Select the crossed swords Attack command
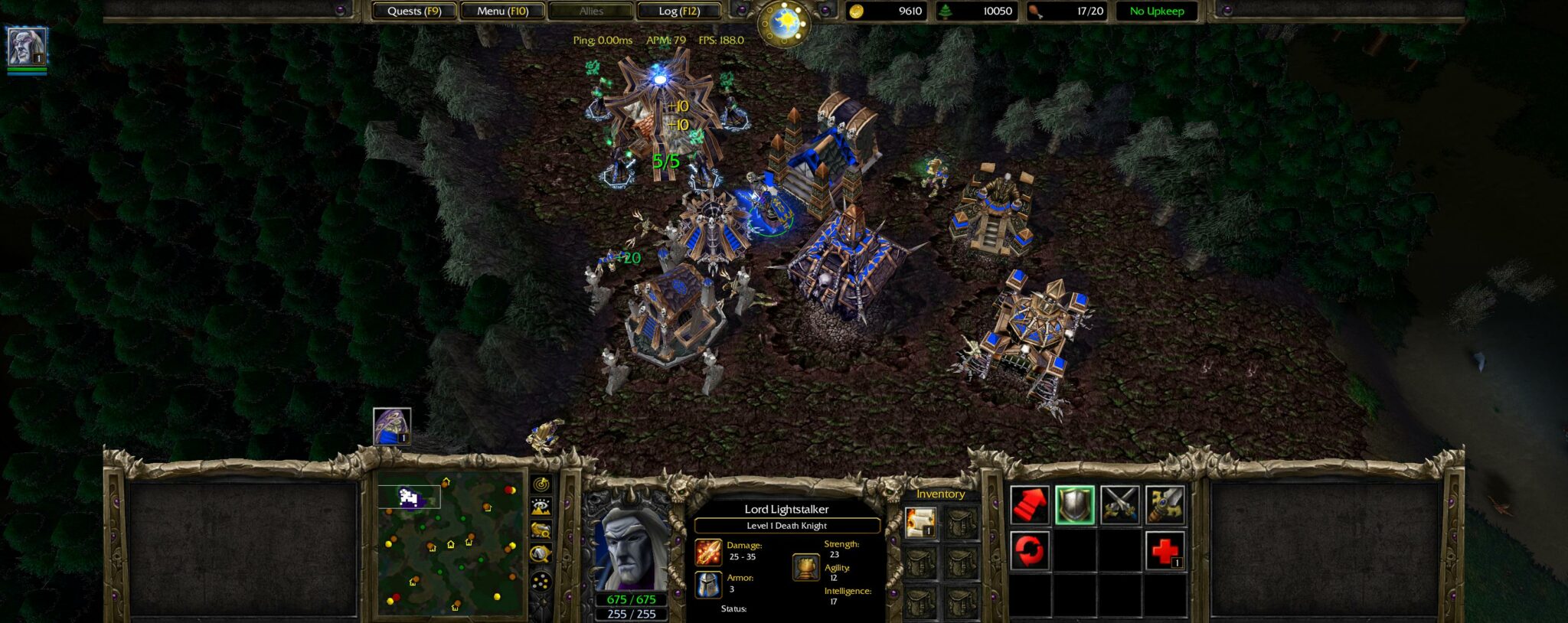 click(x=1120, y=505)
